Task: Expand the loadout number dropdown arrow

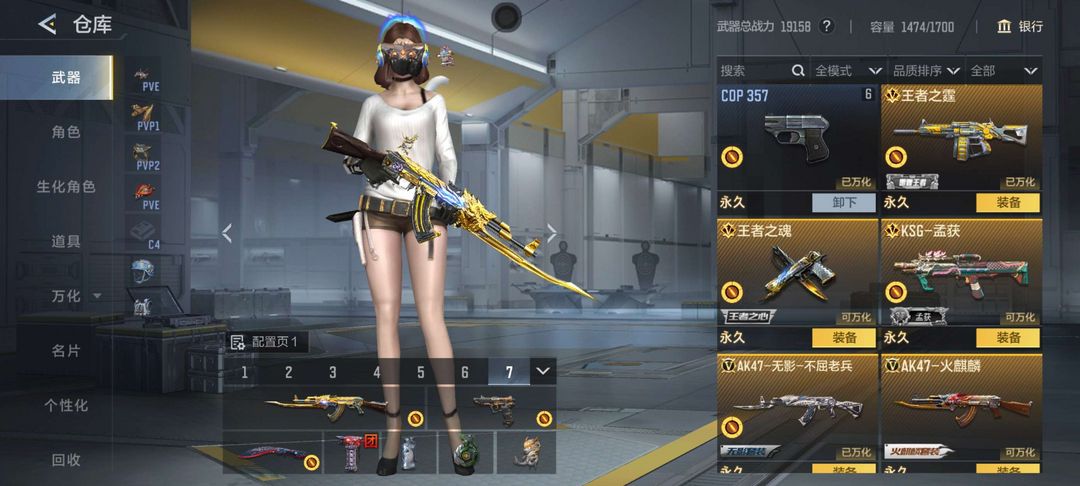Action: [x=543, y=371]
